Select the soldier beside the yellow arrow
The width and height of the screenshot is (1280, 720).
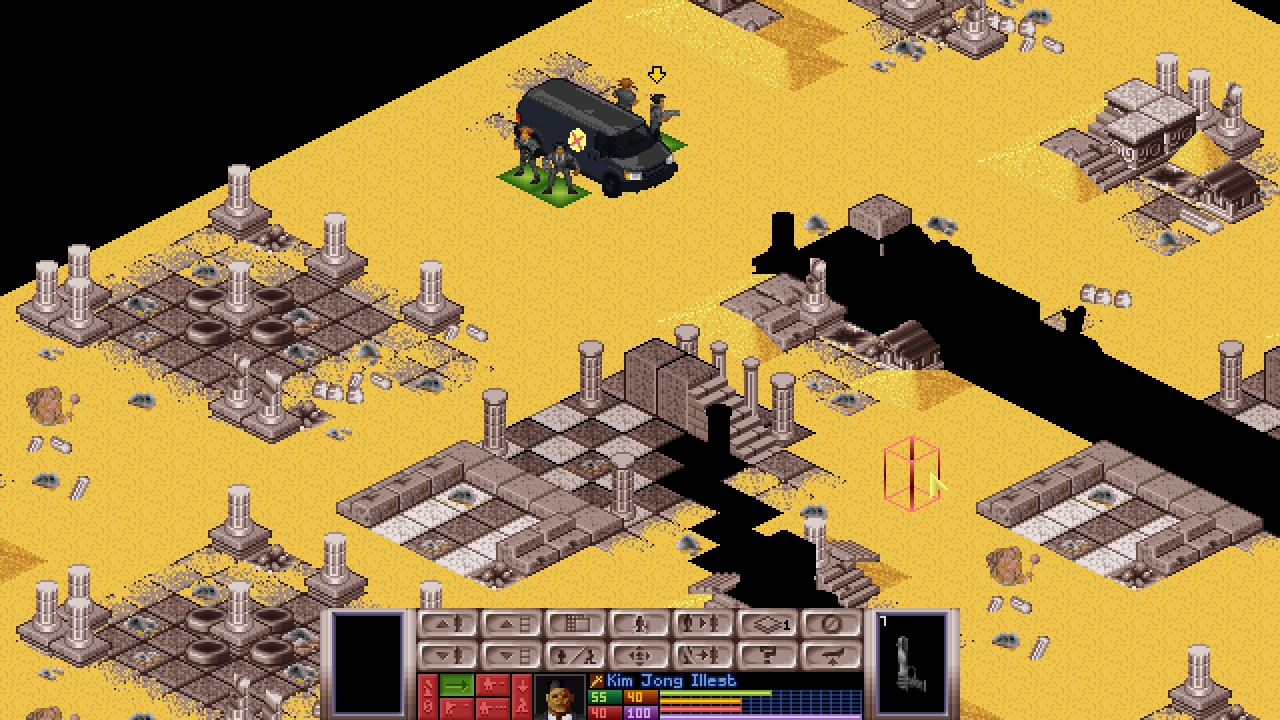click(657, 112)
